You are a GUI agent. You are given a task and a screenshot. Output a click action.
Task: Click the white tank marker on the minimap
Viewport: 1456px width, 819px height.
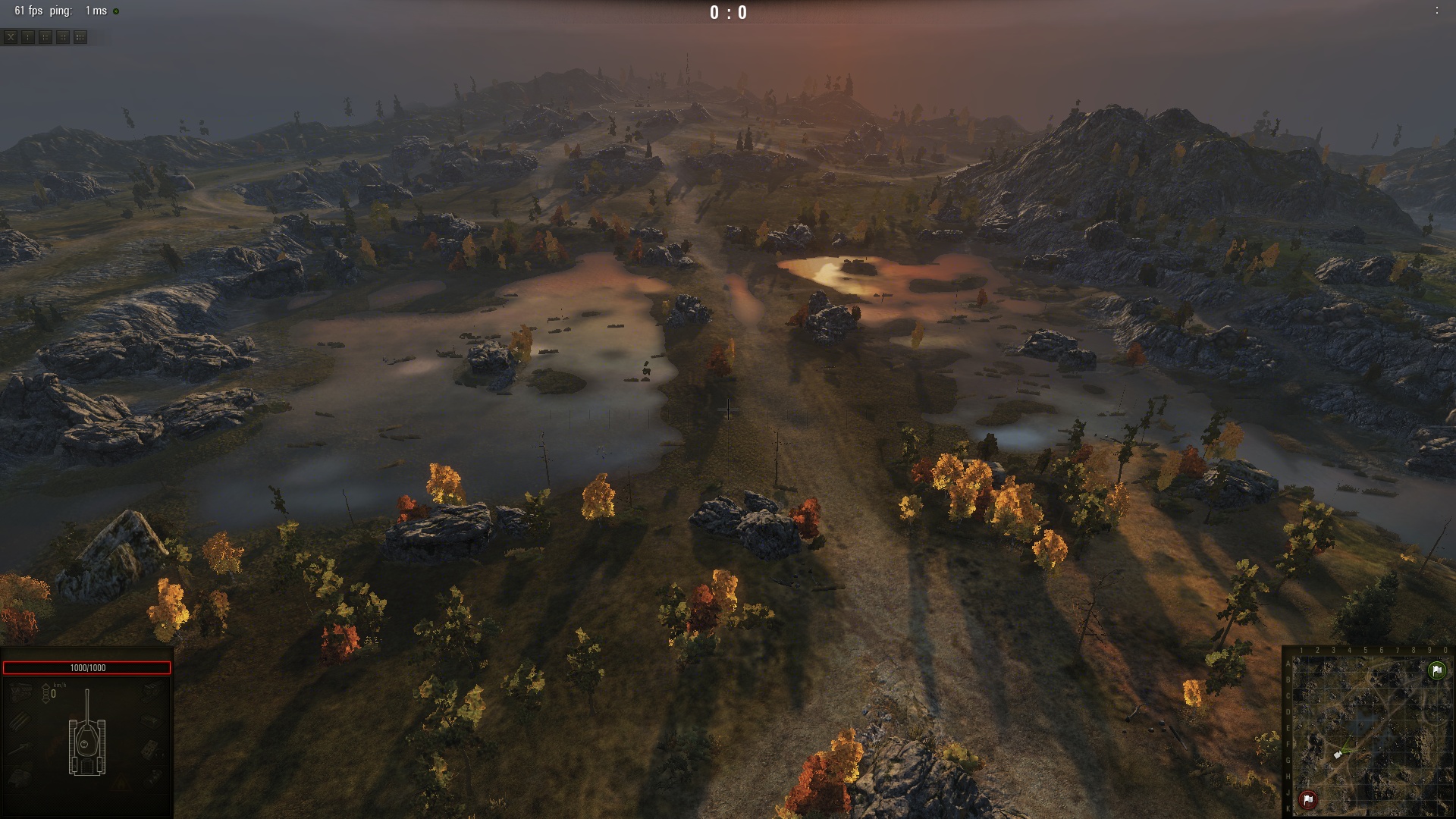click(x=1338, y=755)
